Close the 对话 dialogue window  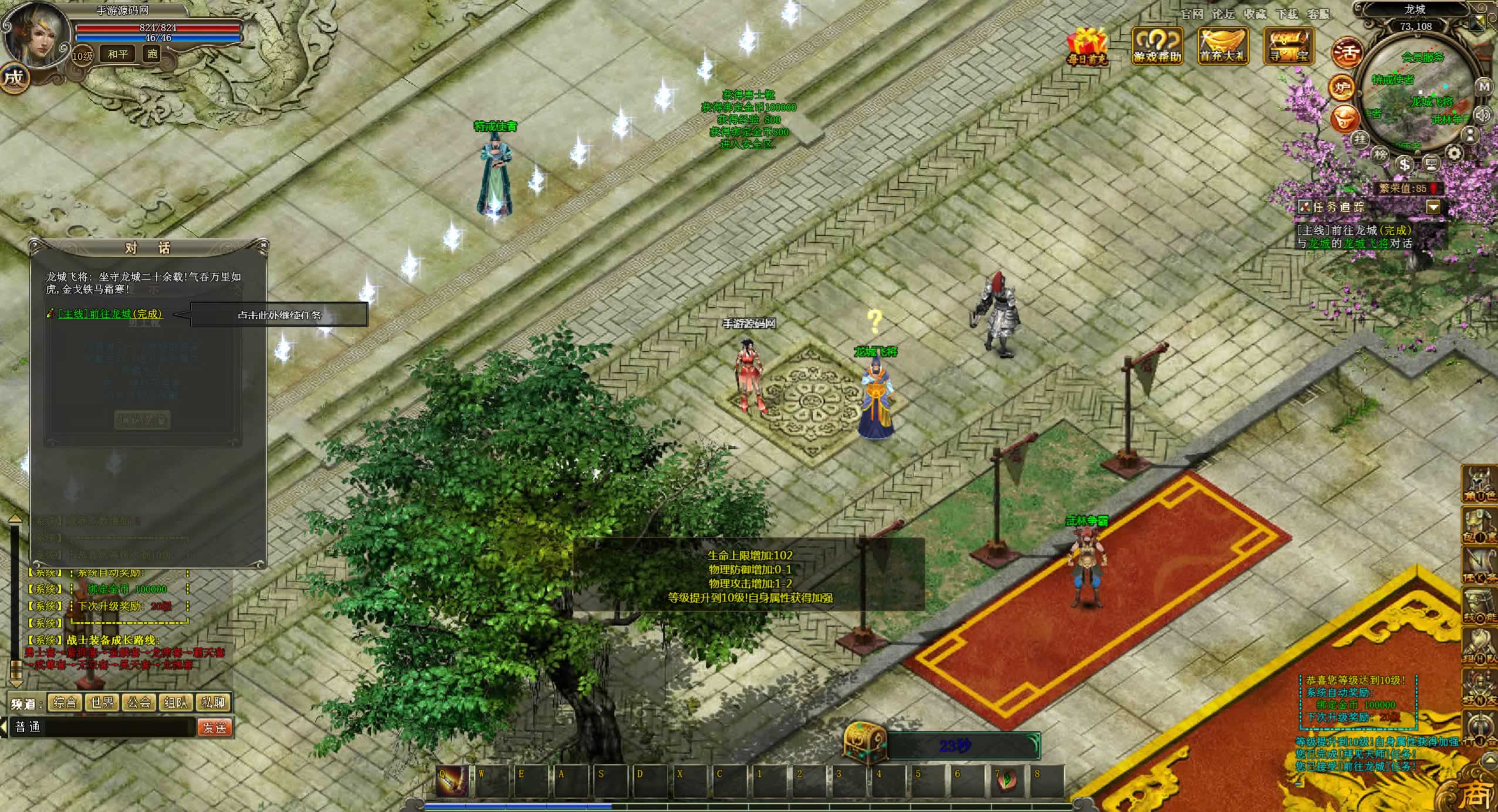(x=263, y=245)
